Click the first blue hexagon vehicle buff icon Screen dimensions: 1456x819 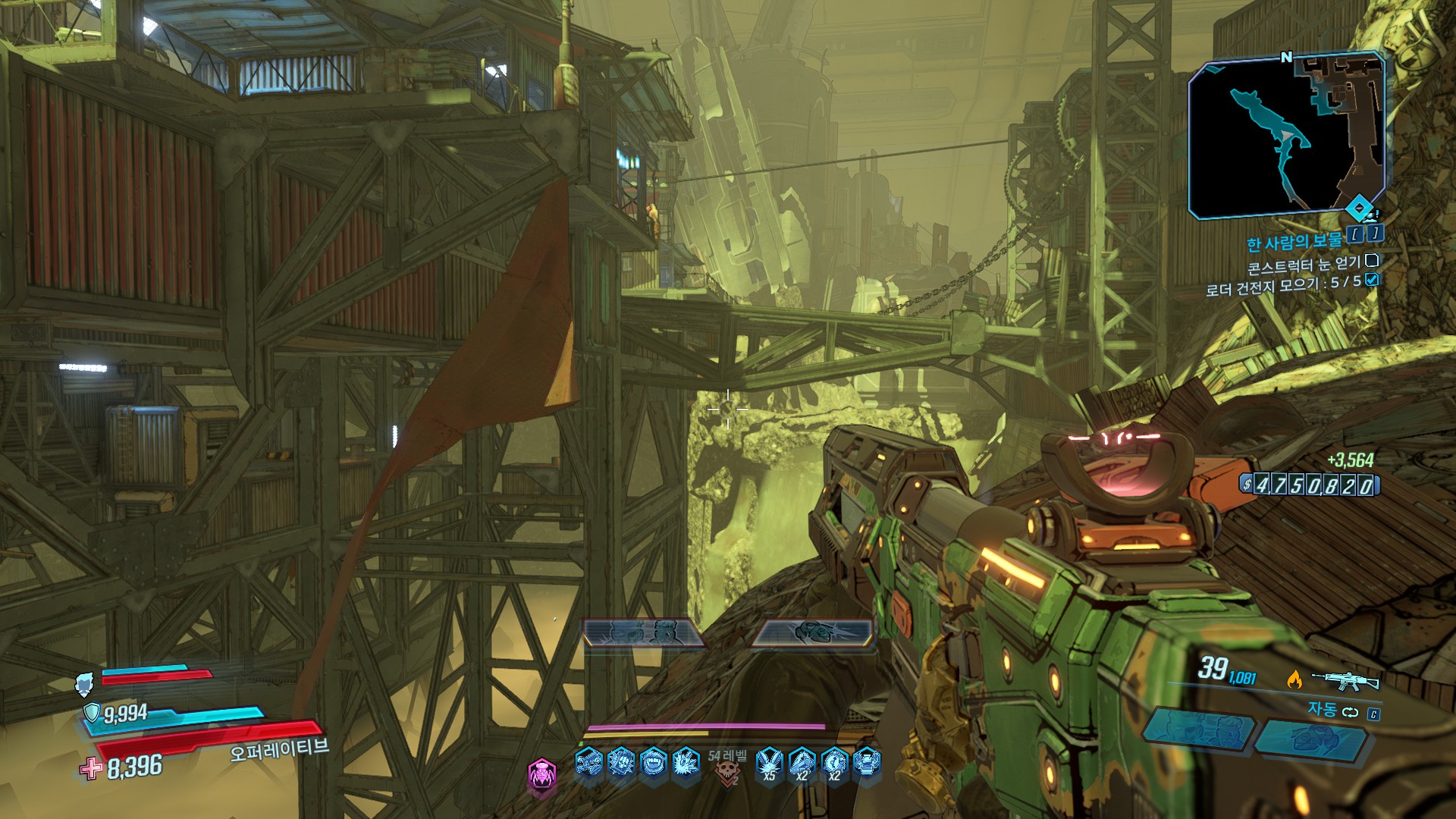point(588,762)
